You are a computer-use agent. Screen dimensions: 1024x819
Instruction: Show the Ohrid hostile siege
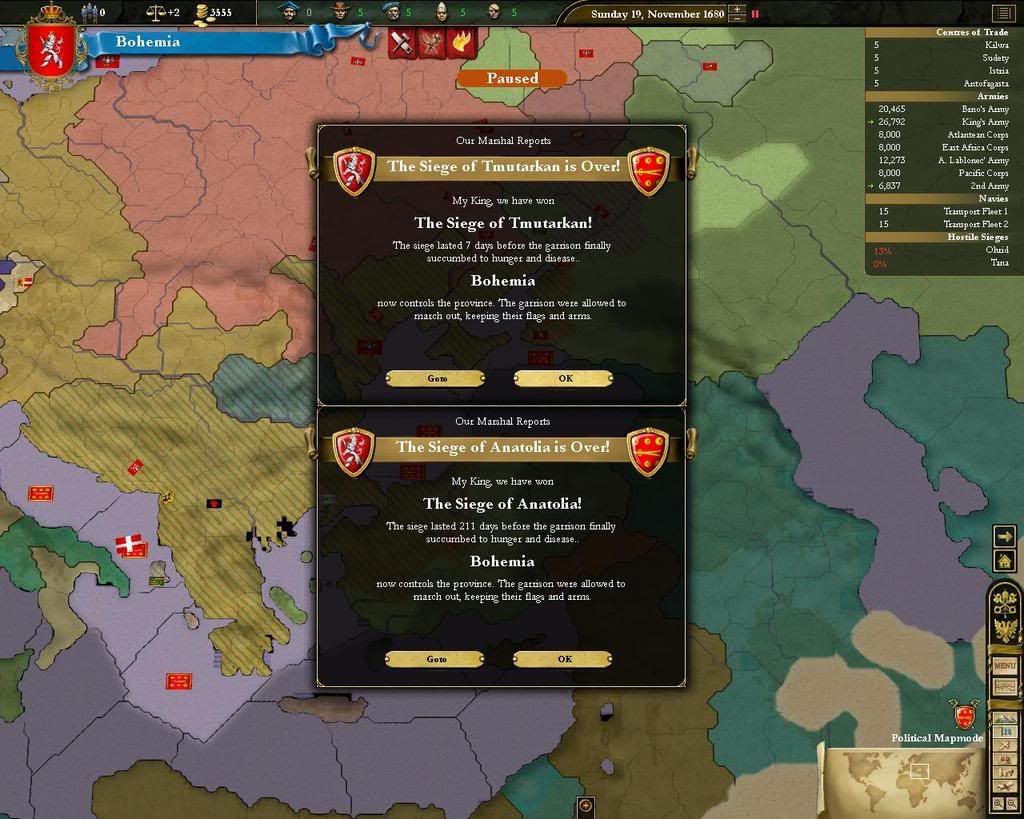click(997, 250)
